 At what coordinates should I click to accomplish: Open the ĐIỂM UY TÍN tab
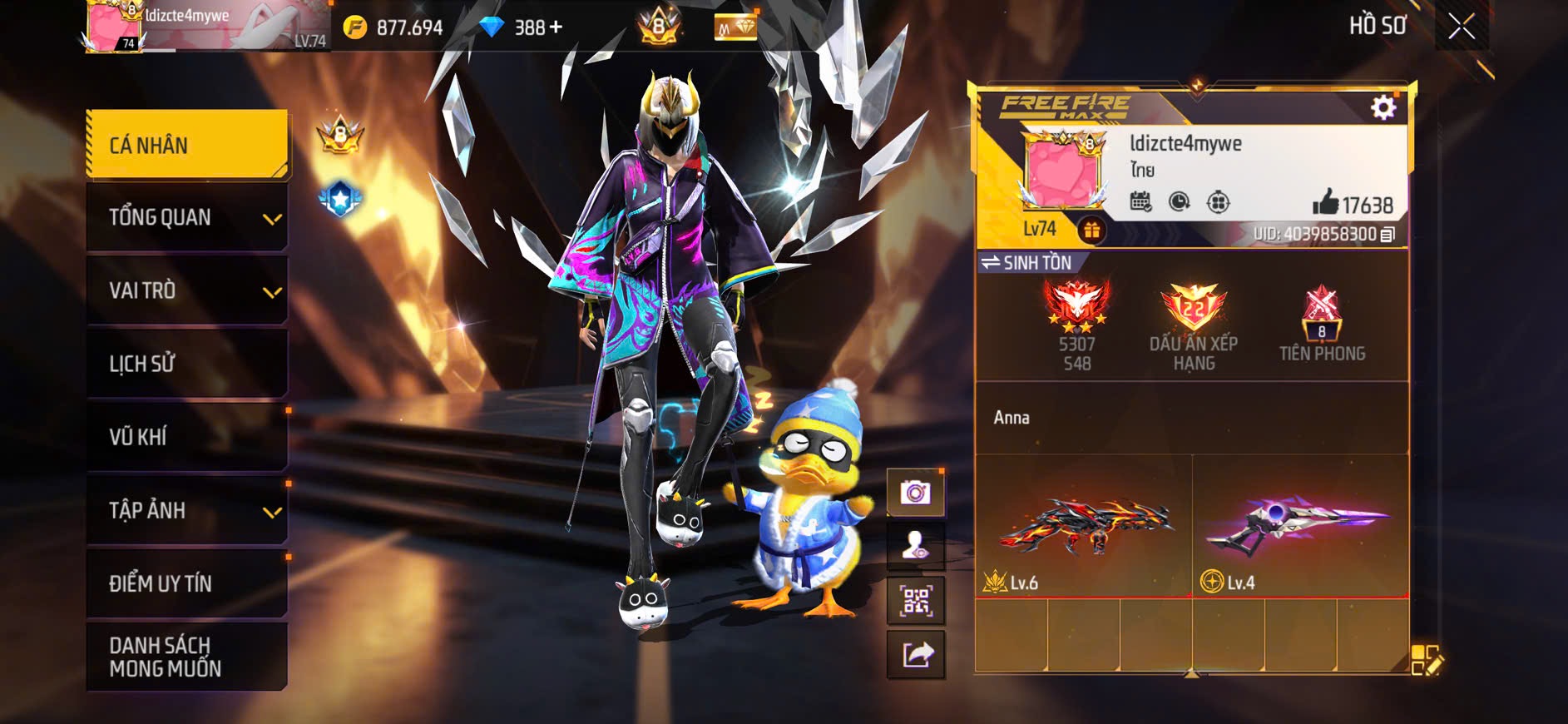pos(187,583)
